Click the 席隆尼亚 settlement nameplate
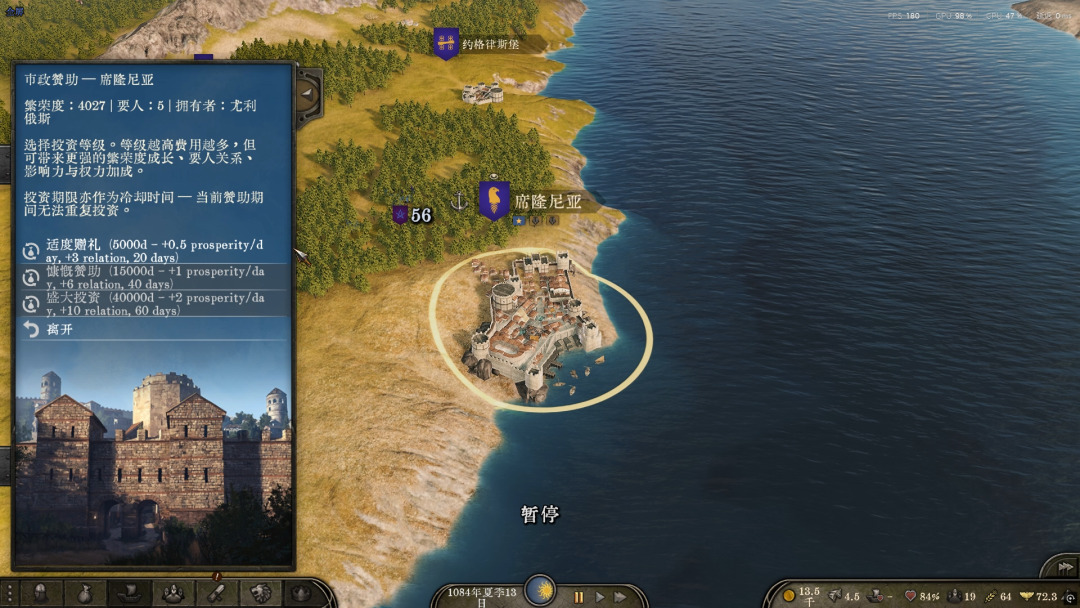 [x=545, y=201]
